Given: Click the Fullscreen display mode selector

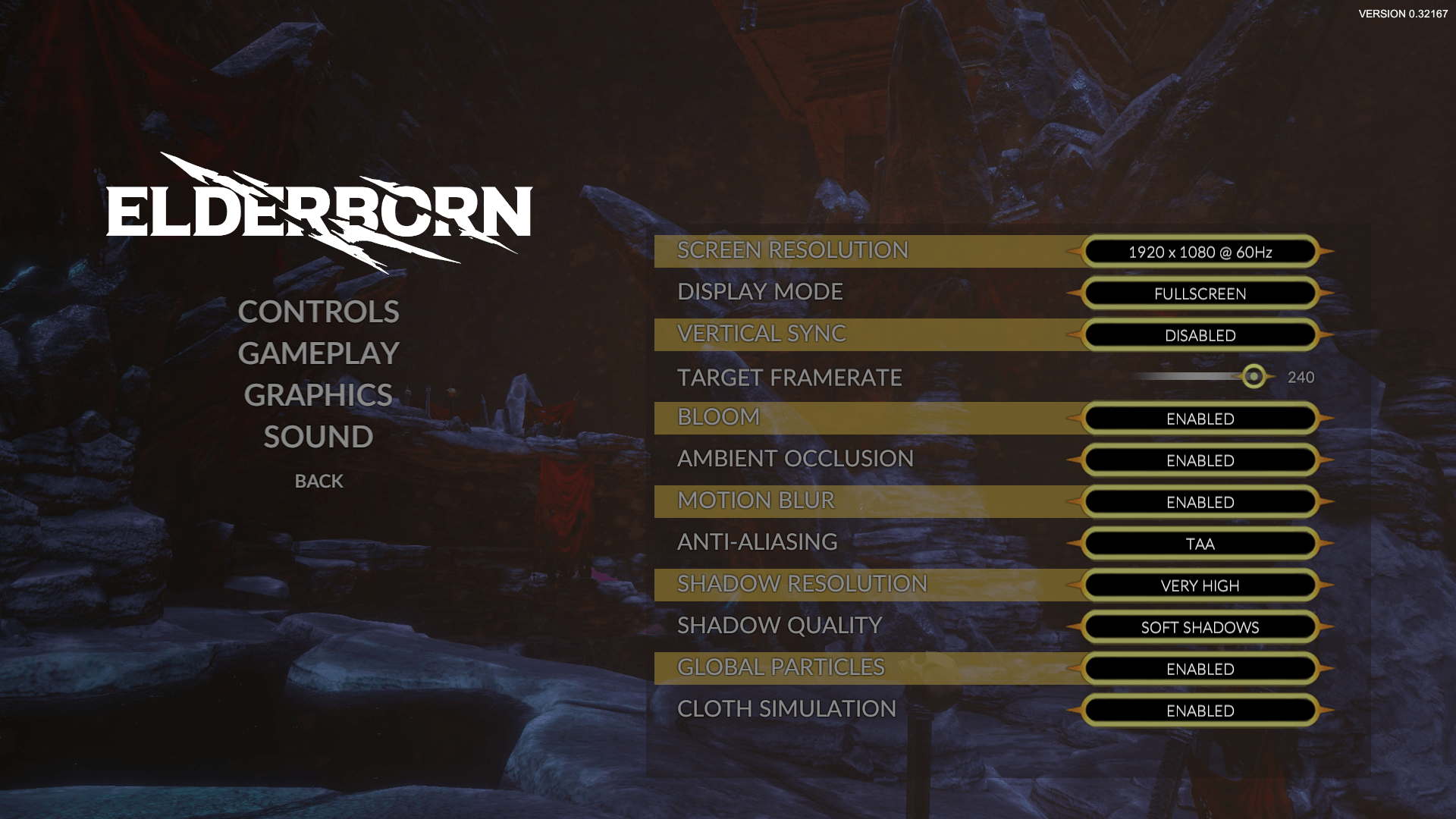Looking at the screenshot, I should pos(1200,293).
